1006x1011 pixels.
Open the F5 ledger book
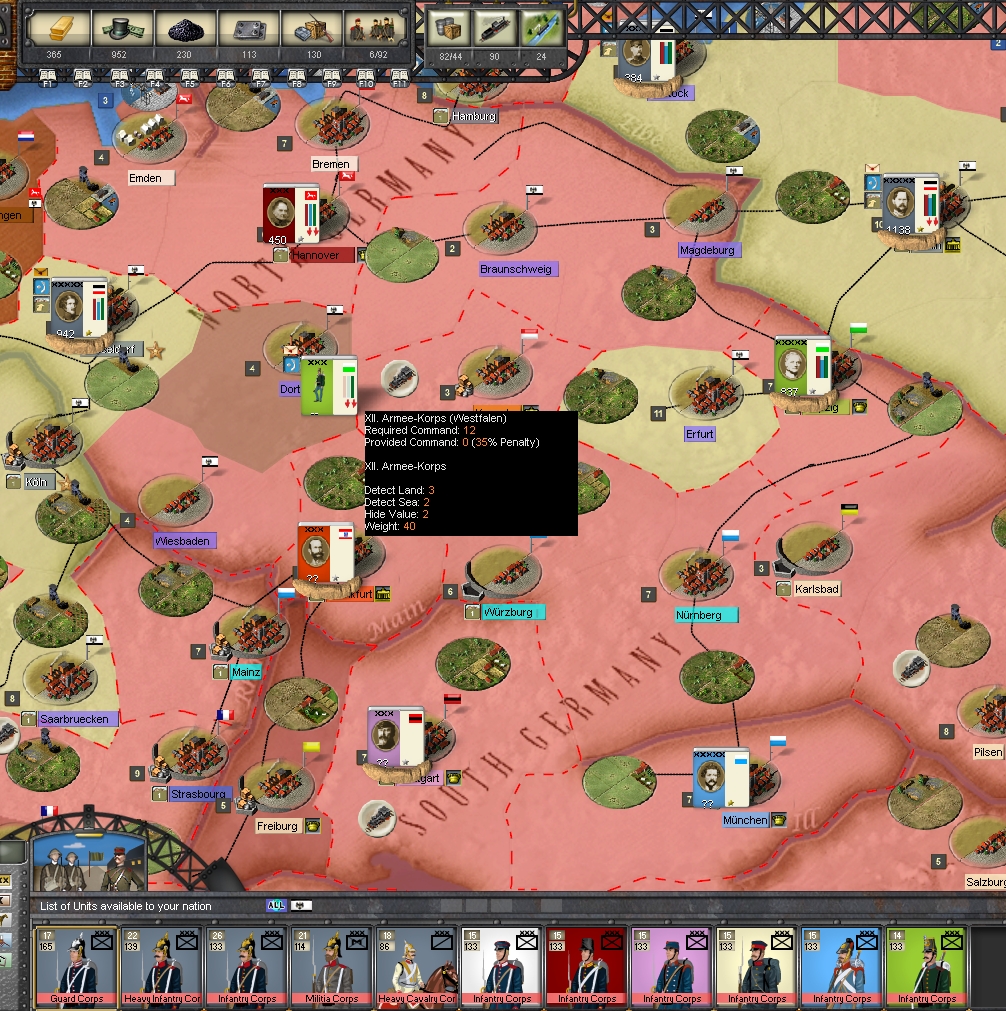(x=189, y=76)
